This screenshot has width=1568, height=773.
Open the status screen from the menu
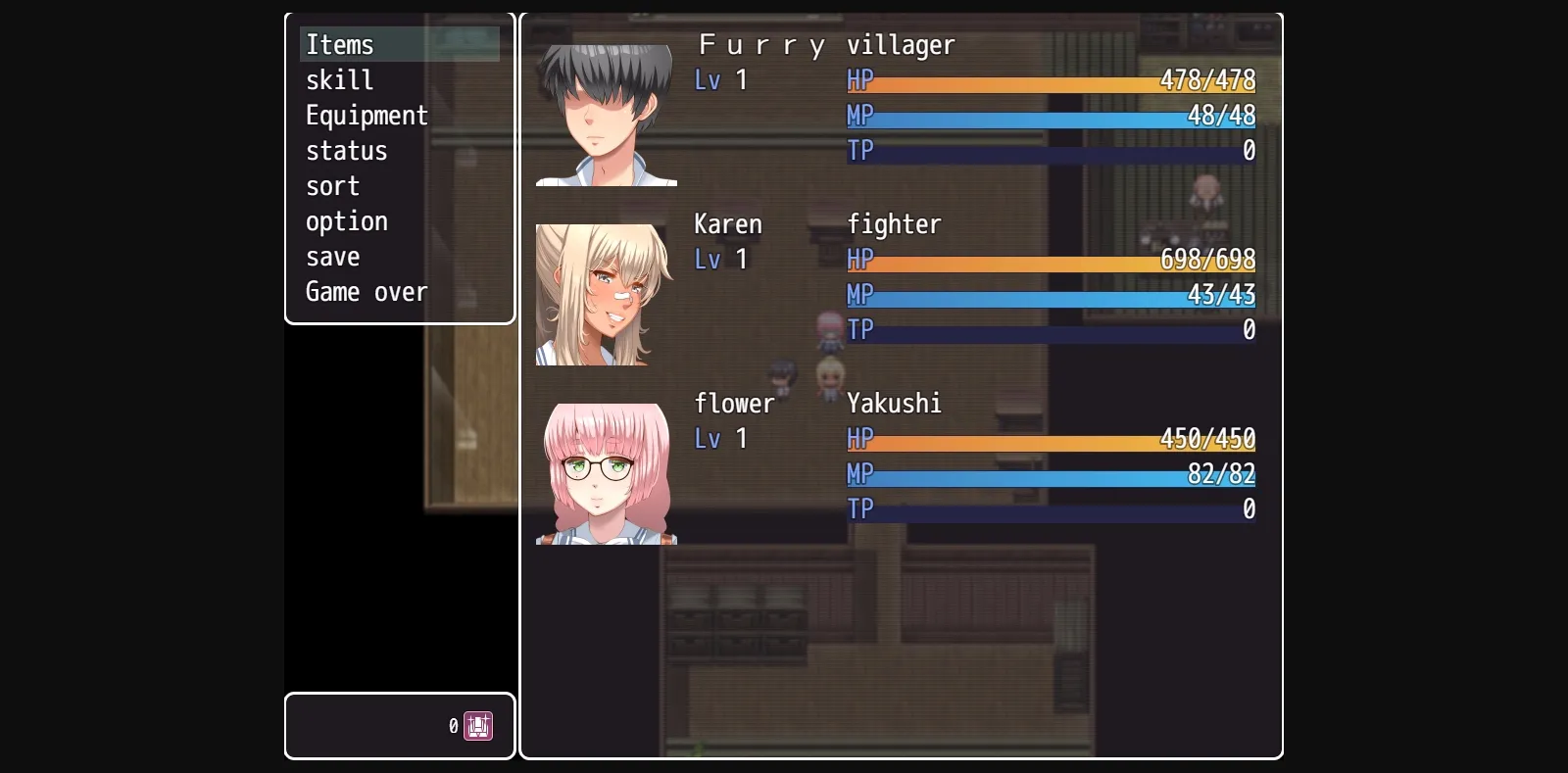point(346,150)
